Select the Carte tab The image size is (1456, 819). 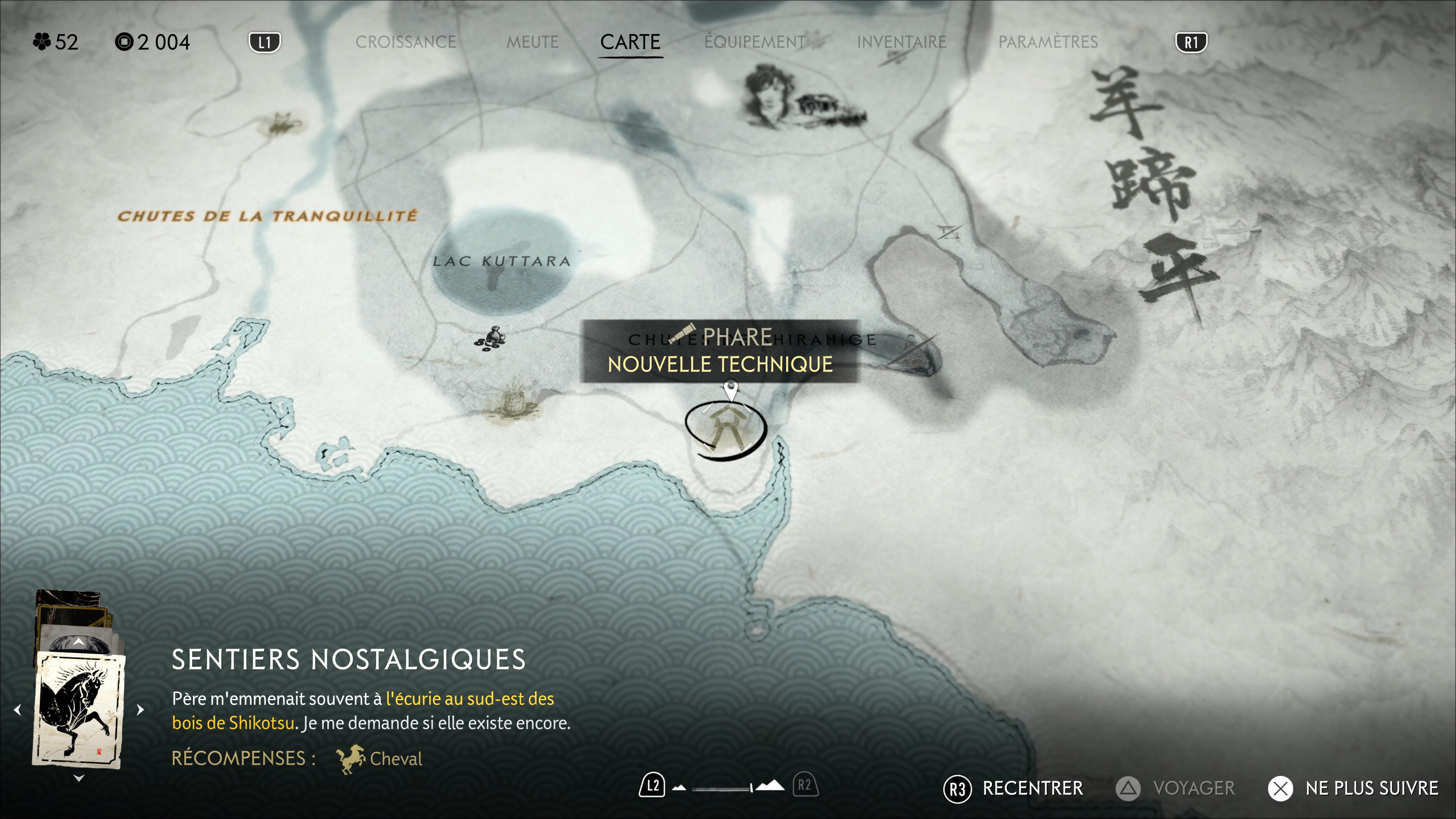[630, 42]
